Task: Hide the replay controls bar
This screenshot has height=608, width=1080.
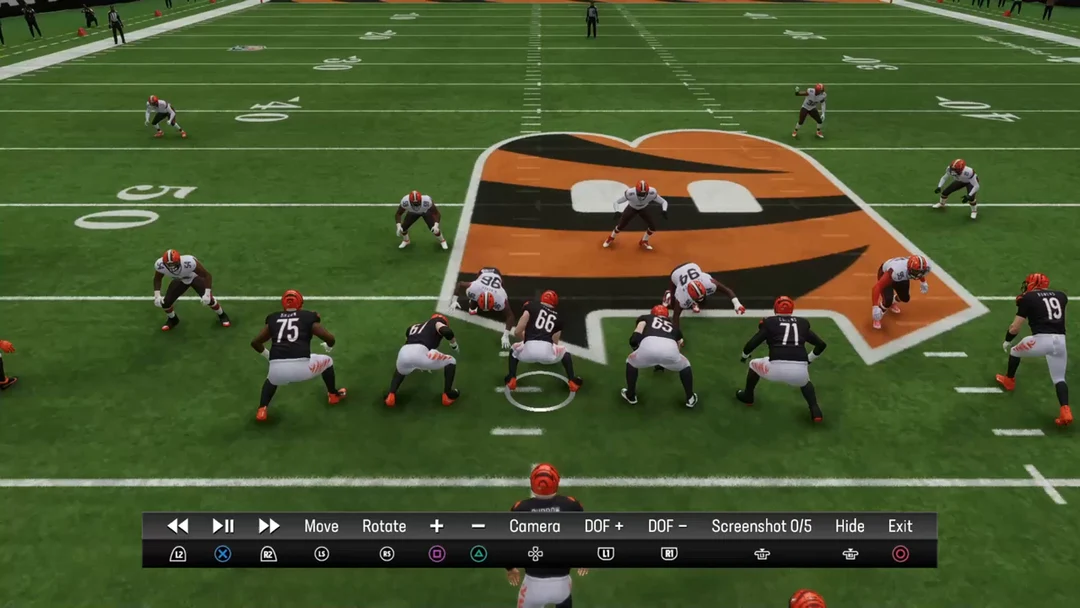Action: (850, 526)
